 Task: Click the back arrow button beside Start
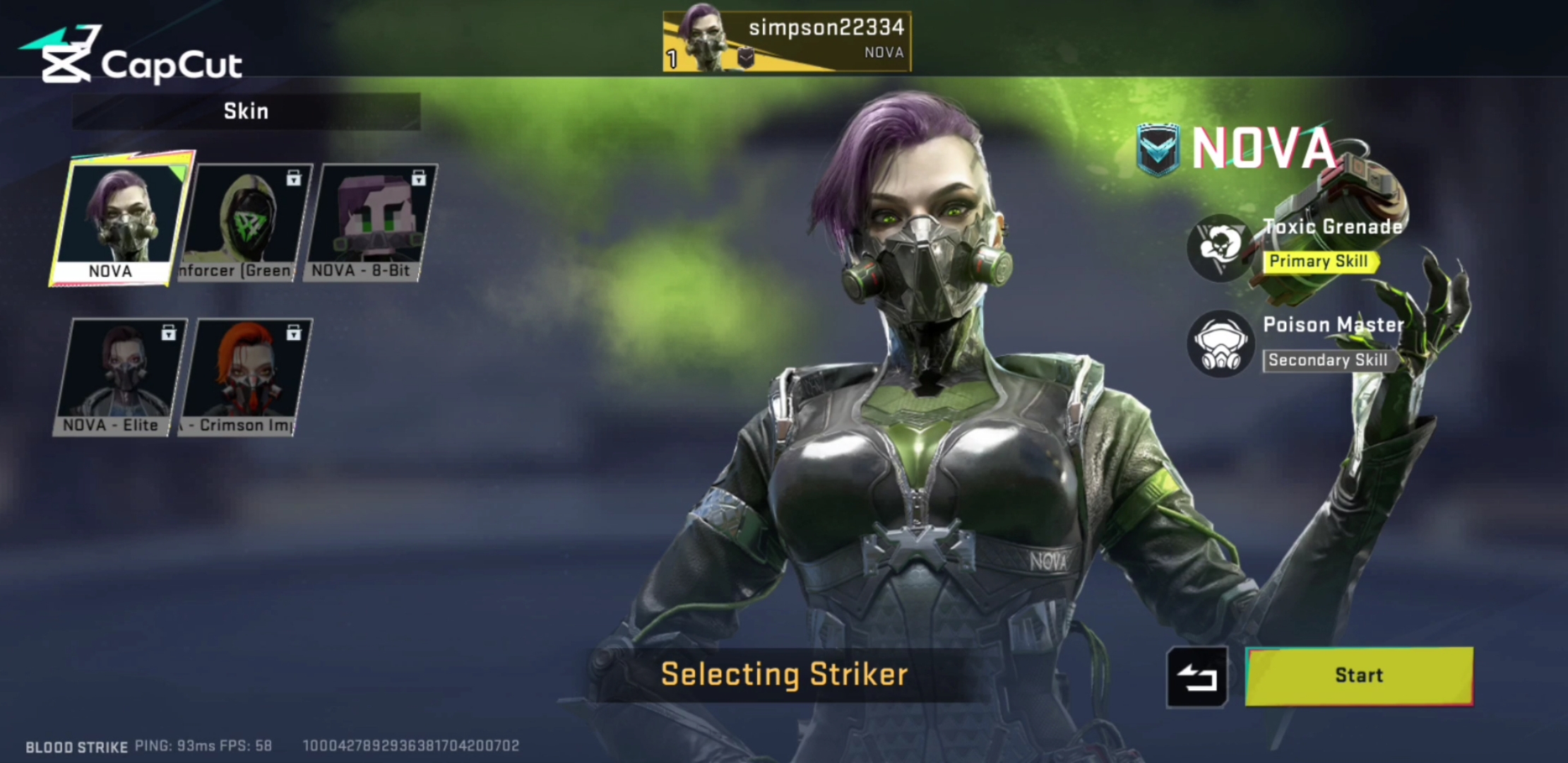(x=1197, y=677)
